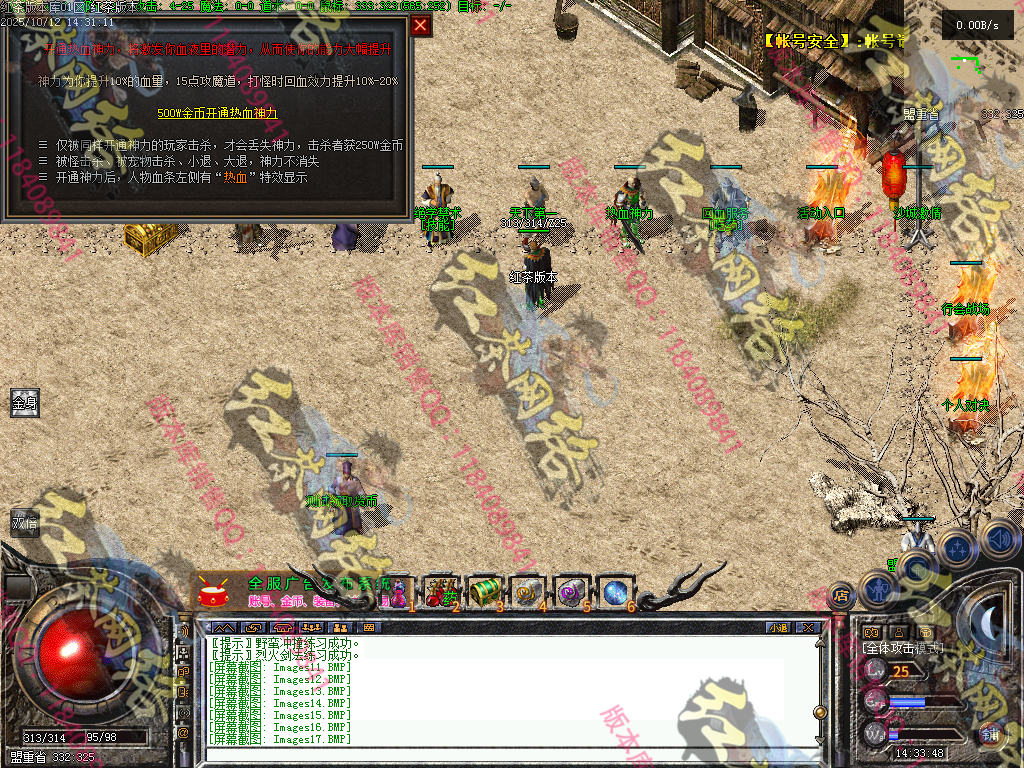Close the chat panel with its X button

(808, 627)
